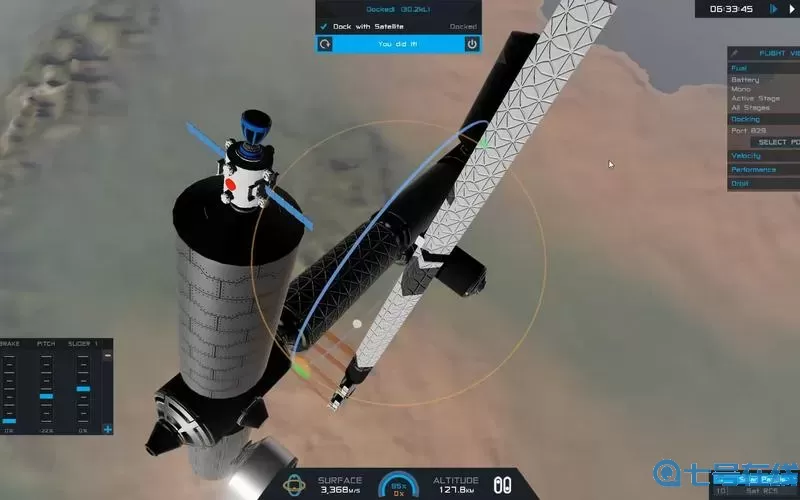The width and height of the screenshot is (800, 500).
Task: Click the power icon on the mission banner
Action: [x=472, y=44]
